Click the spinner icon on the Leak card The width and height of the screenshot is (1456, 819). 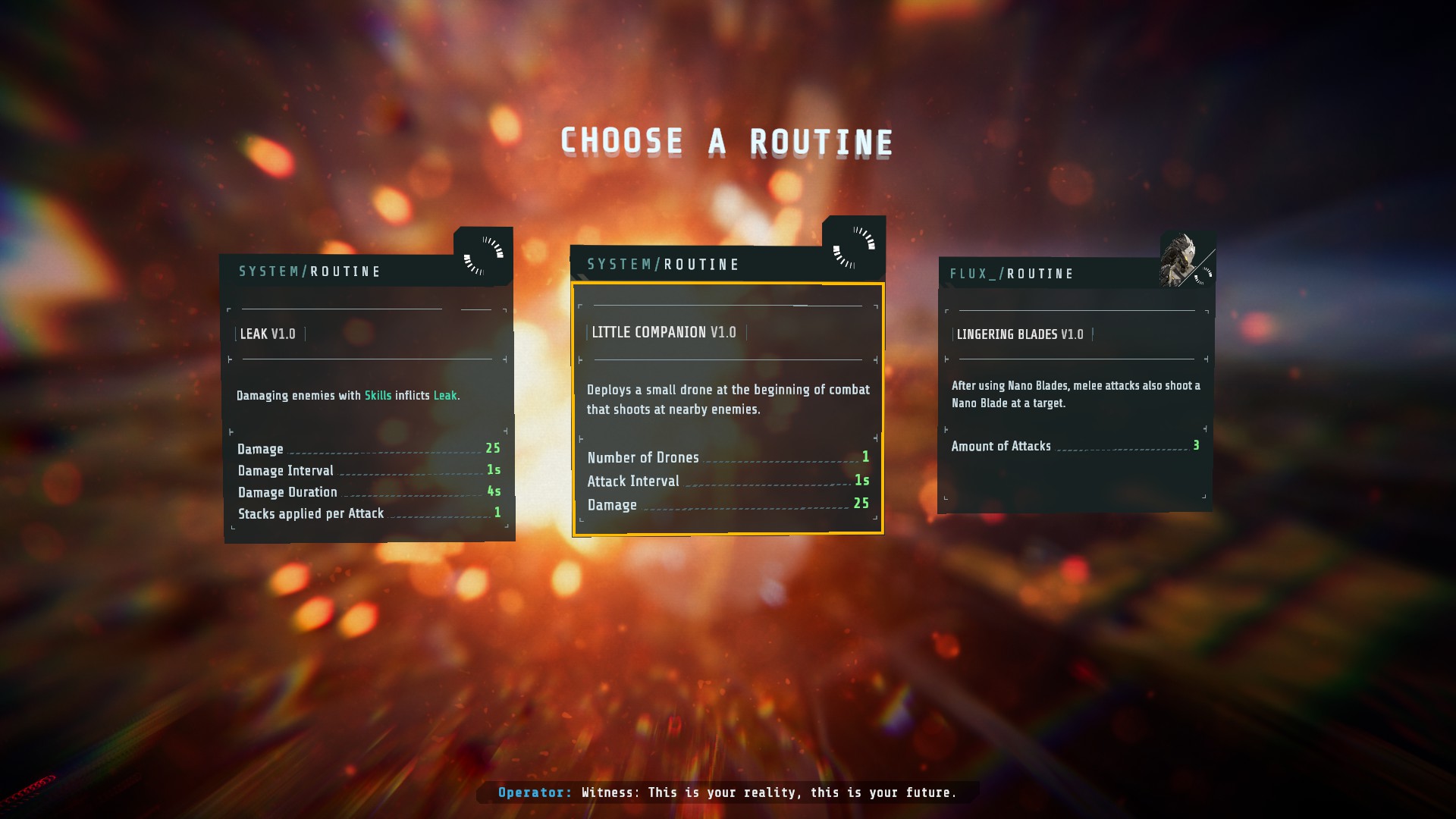pyautogui.click(x=485, y=256)
